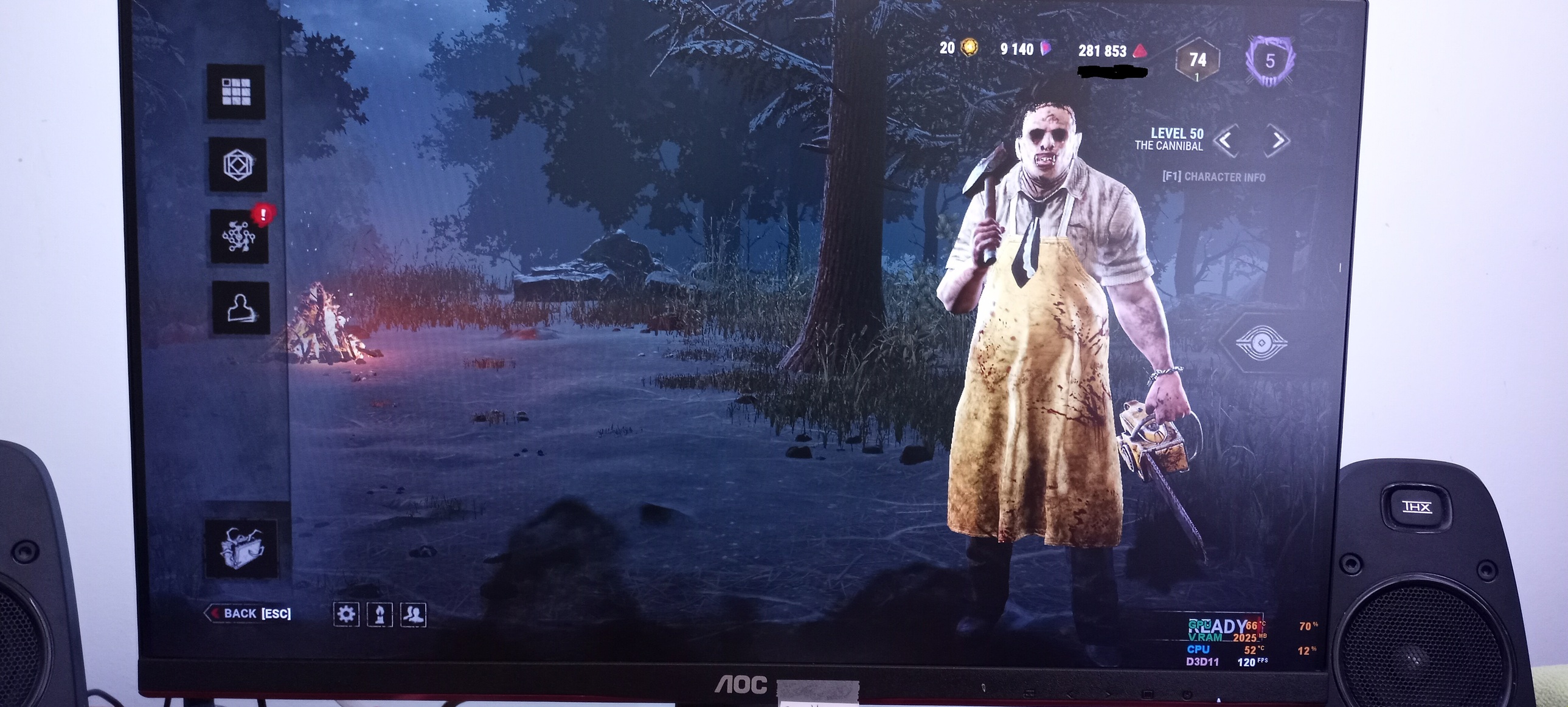Click the LEVEL 50 THE CANNIBAL label
Image resolution: width=1568 pixels, height=707 pixels.
pyautogui.click(x=1173, y=139)
